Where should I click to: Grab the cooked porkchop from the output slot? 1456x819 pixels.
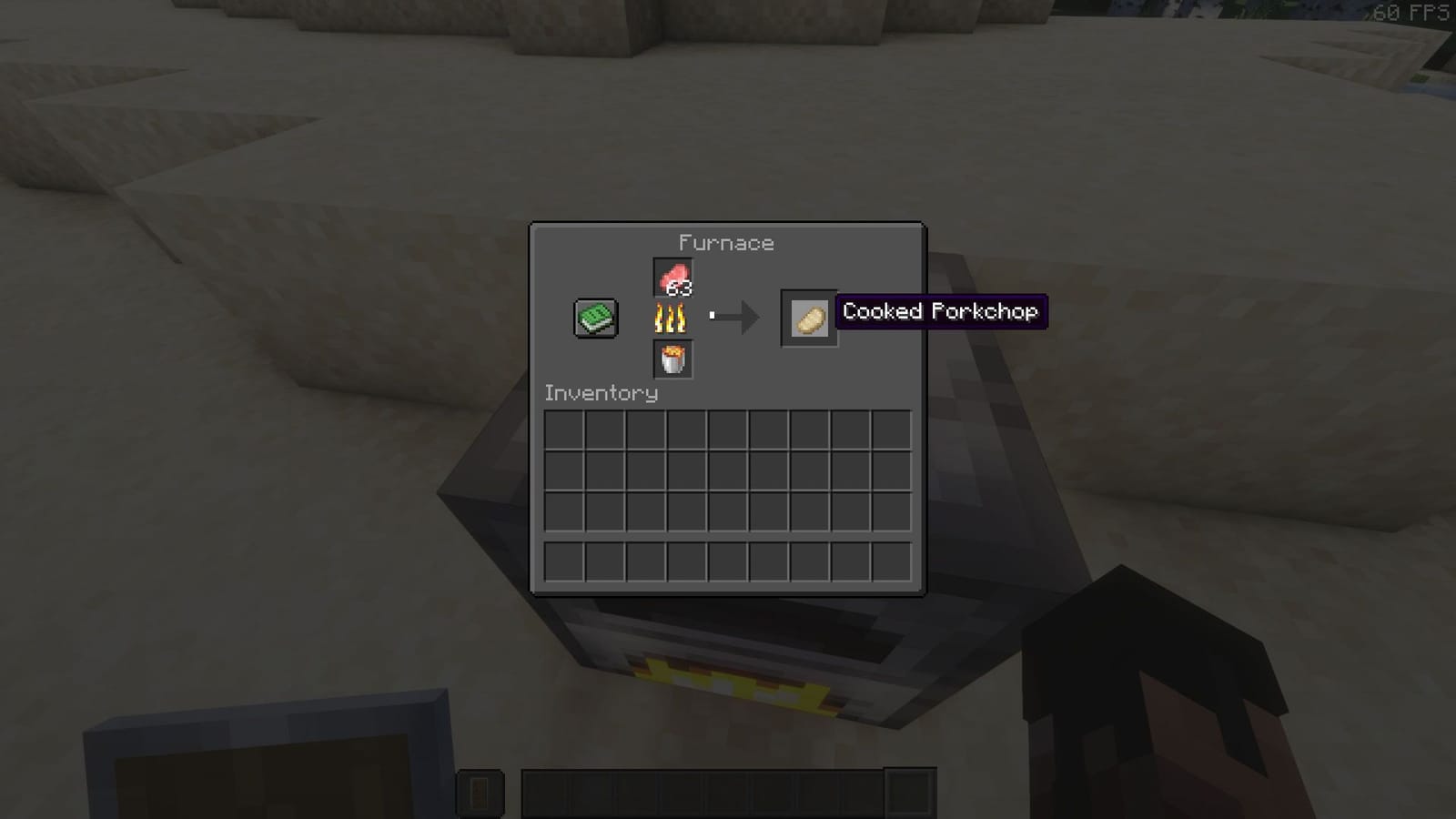pyautogui.click(x=808, y=318)
